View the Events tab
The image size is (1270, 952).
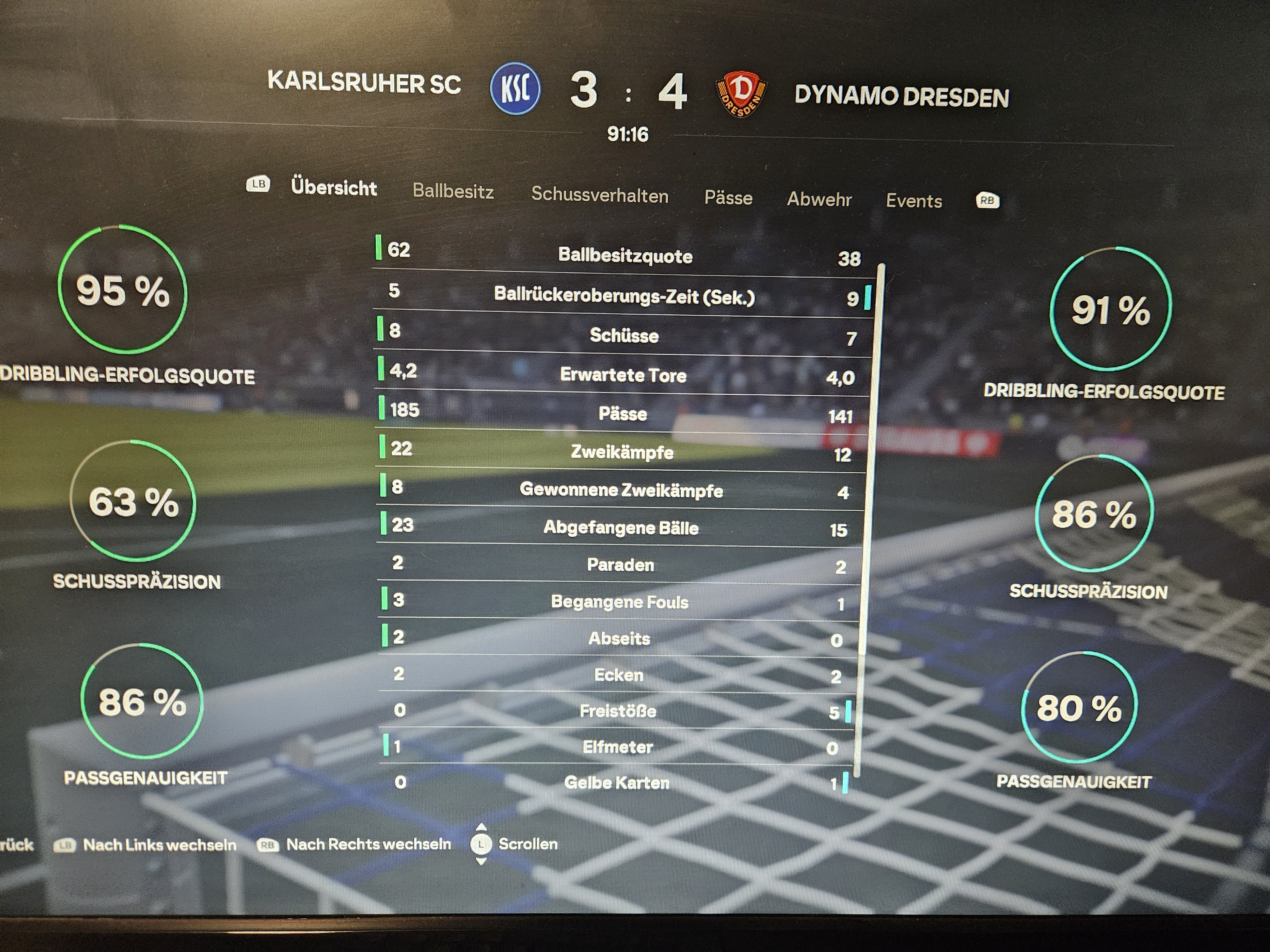913,201
